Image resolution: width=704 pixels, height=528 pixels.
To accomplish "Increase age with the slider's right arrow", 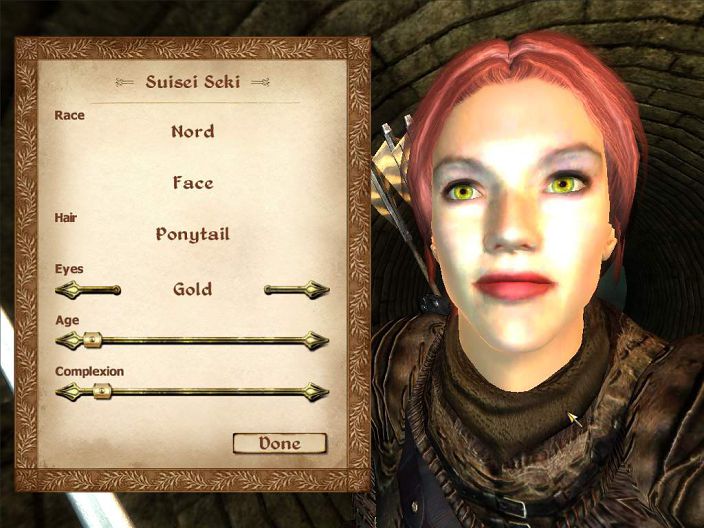I will (x=318, y=340).
